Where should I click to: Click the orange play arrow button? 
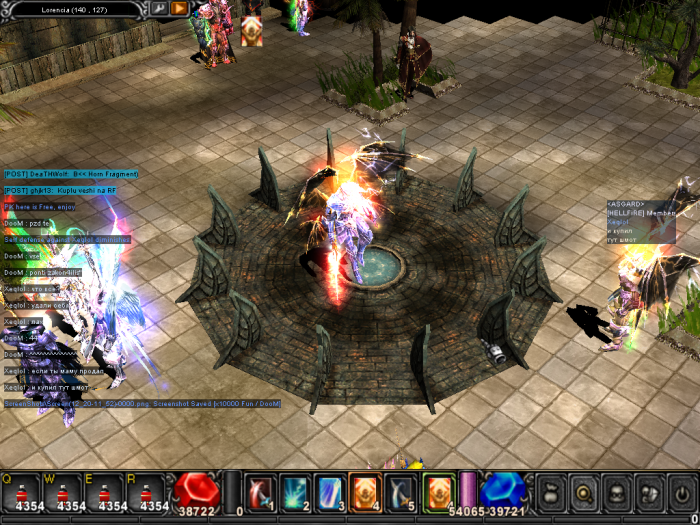pos(179,8)
